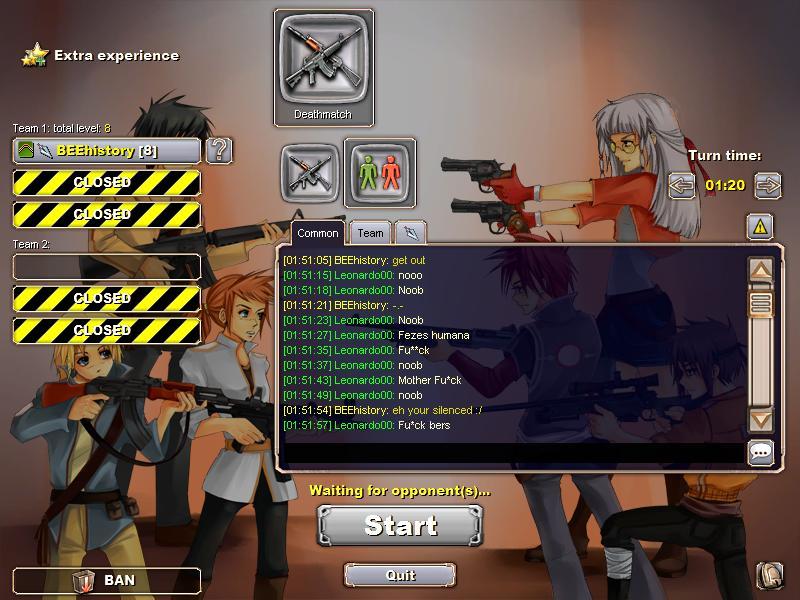Click the yellow warning triangle icon
The height and width of the screenshot is (600, 800).
(x=760, y=227)
